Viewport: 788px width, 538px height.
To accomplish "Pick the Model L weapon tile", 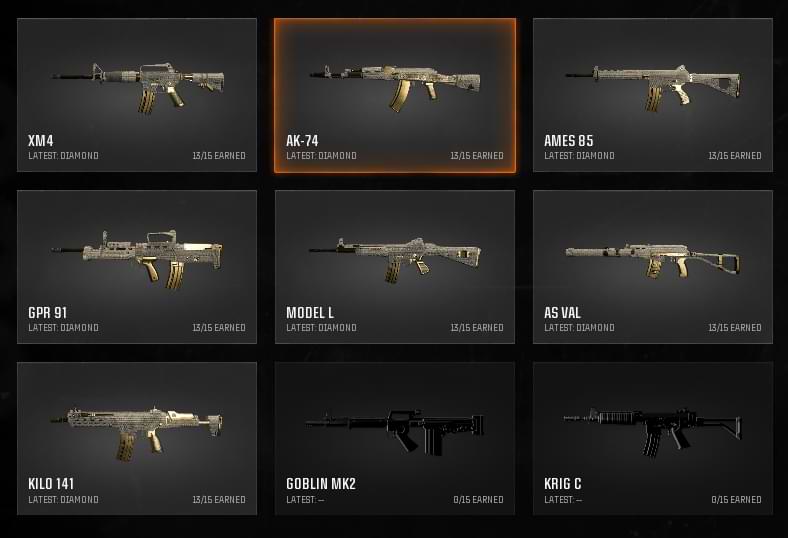I will tap(395, 267).
